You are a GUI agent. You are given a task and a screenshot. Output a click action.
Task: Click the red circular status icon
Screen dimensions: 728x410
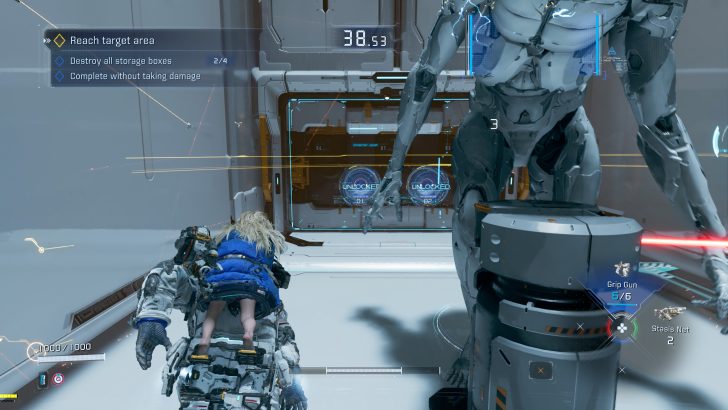[58, 380]
